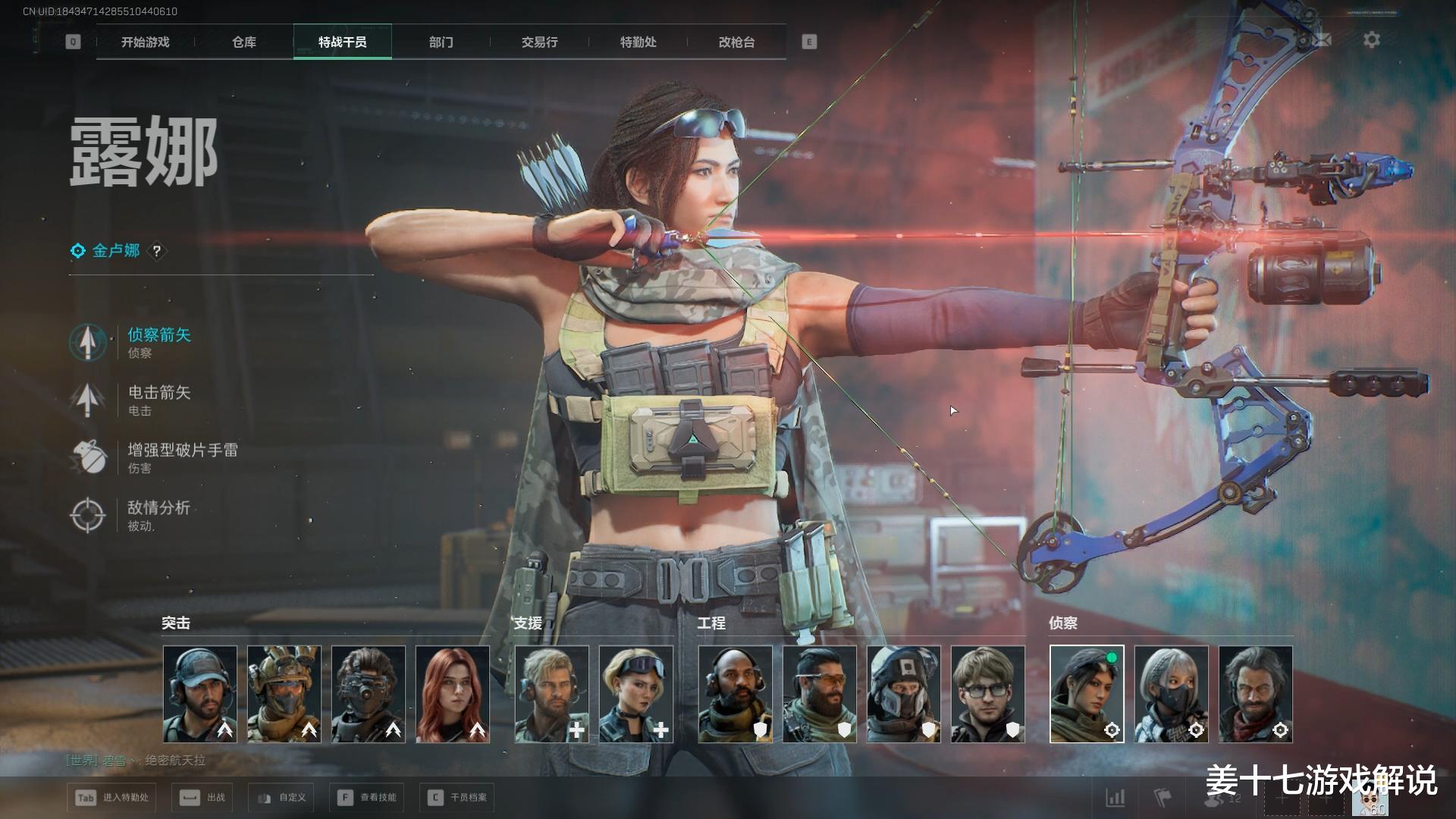This screenshot has height=819, width=1456.
Task: Open the 特勤处 tab
Action: (x=639, y=42)
